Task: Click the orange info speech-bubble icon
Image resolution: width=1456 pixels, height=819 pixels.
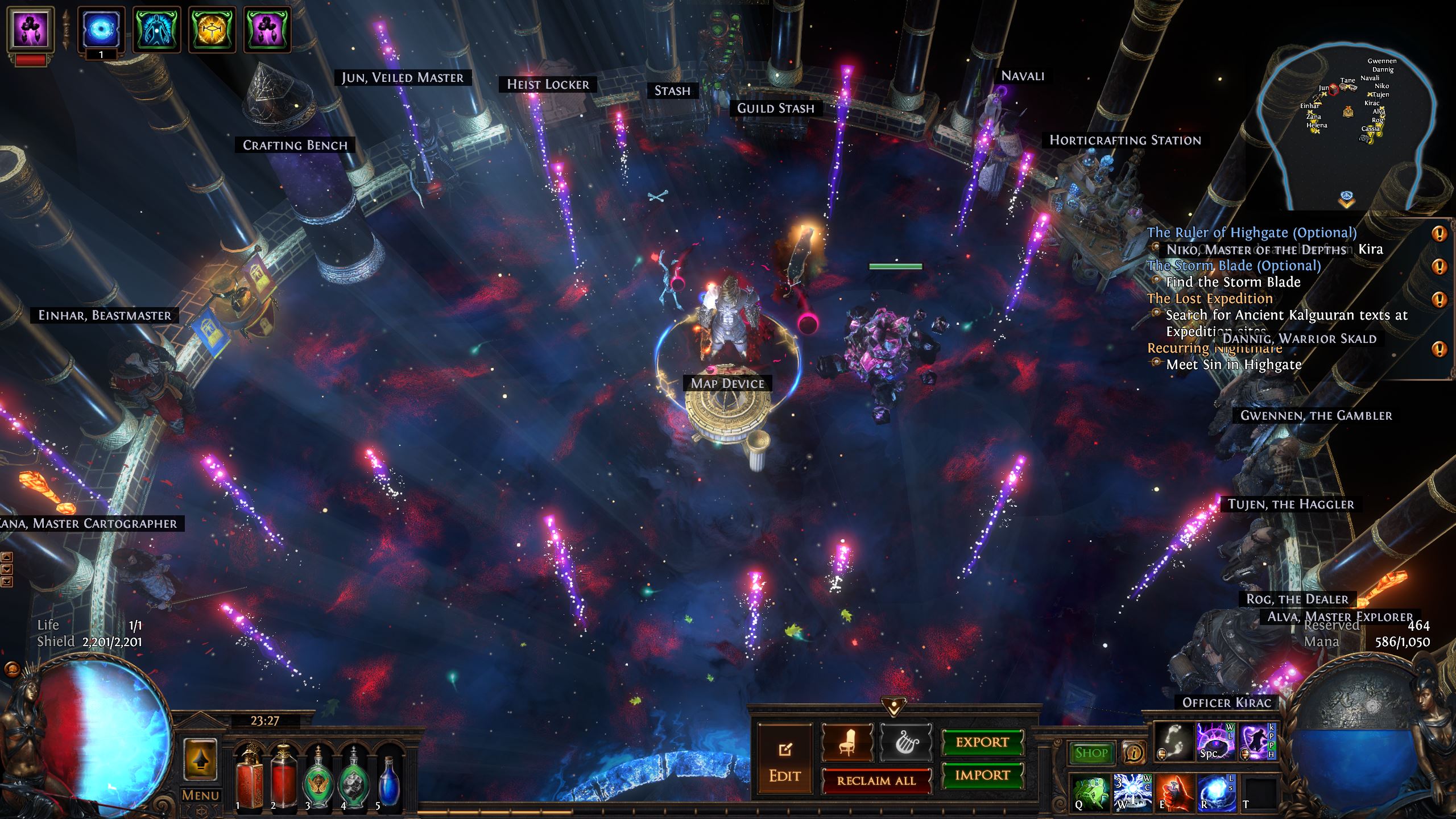Action: [1134, 753]
